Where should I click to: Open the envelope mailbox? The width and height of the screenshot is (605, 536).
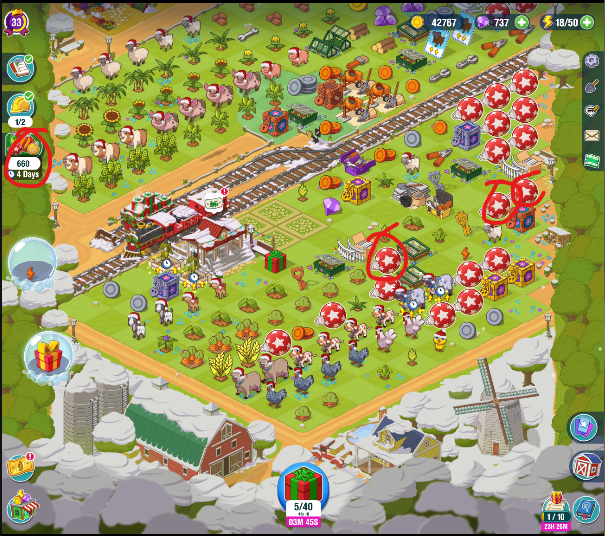coord(592,136)
